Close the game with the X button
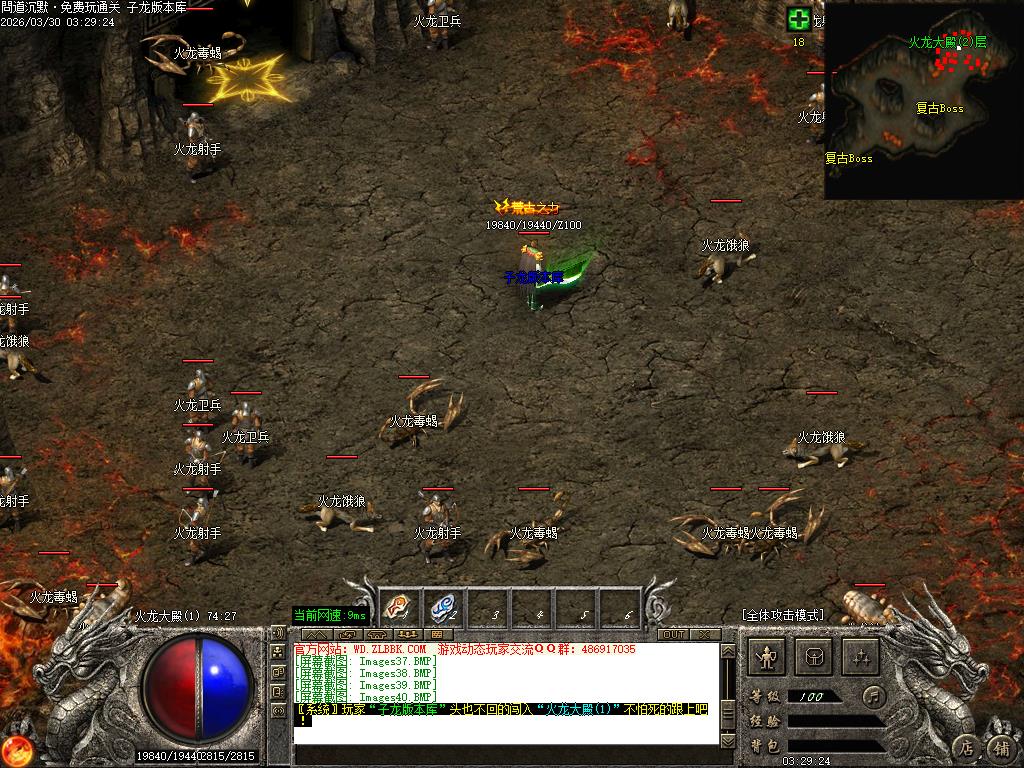Viewport: 1024px width, 768px height. pyautogui.click(x=704, y=635)
